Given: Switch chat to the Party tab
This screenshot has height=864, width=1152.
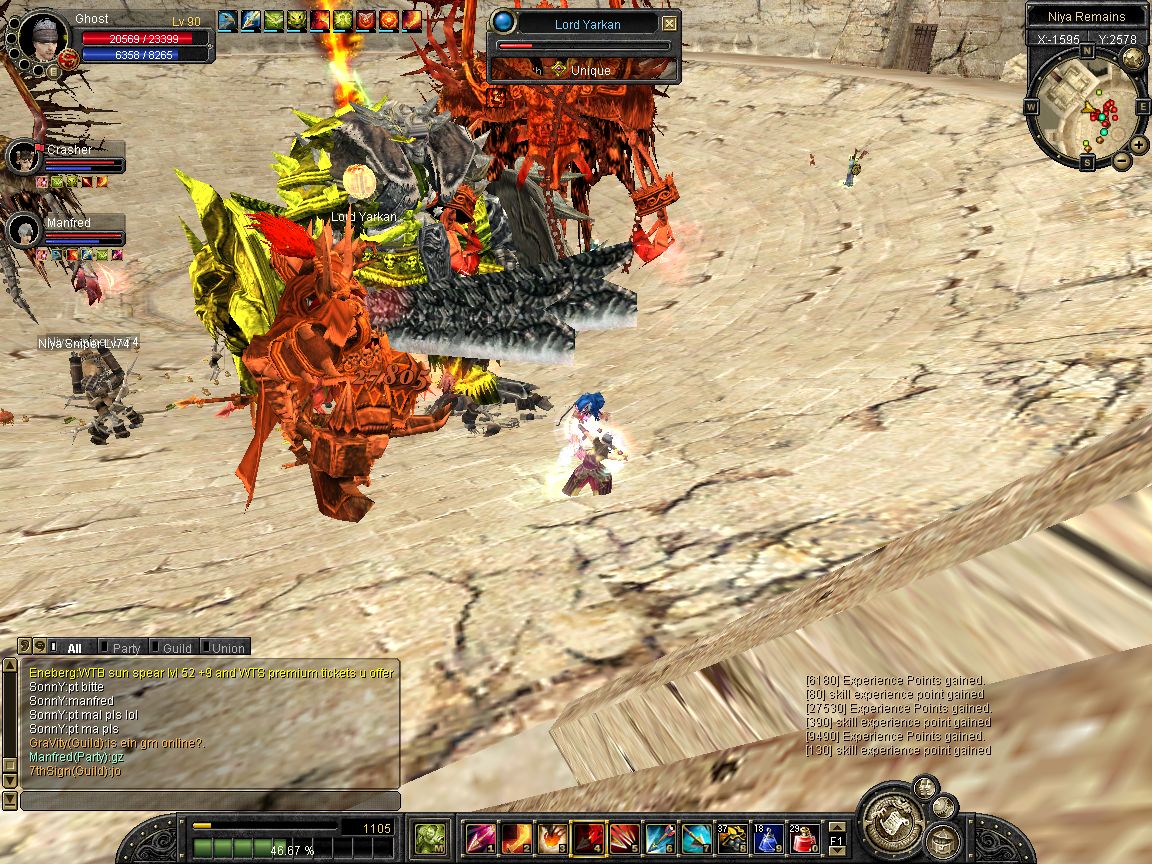Looking at the screenshot, I should 125,648.
